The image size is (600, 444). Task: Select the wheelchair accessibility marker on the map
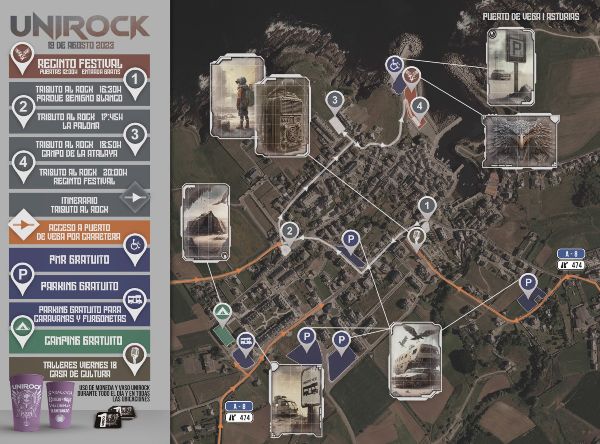[394, 66]
